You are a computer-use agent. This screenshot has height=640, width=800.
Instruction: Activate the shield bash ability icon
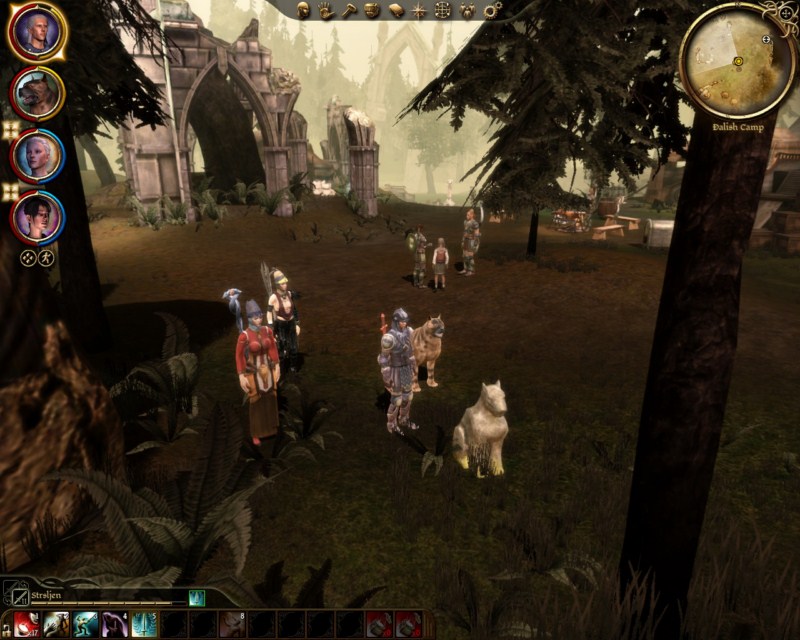(x=55, y=624)
